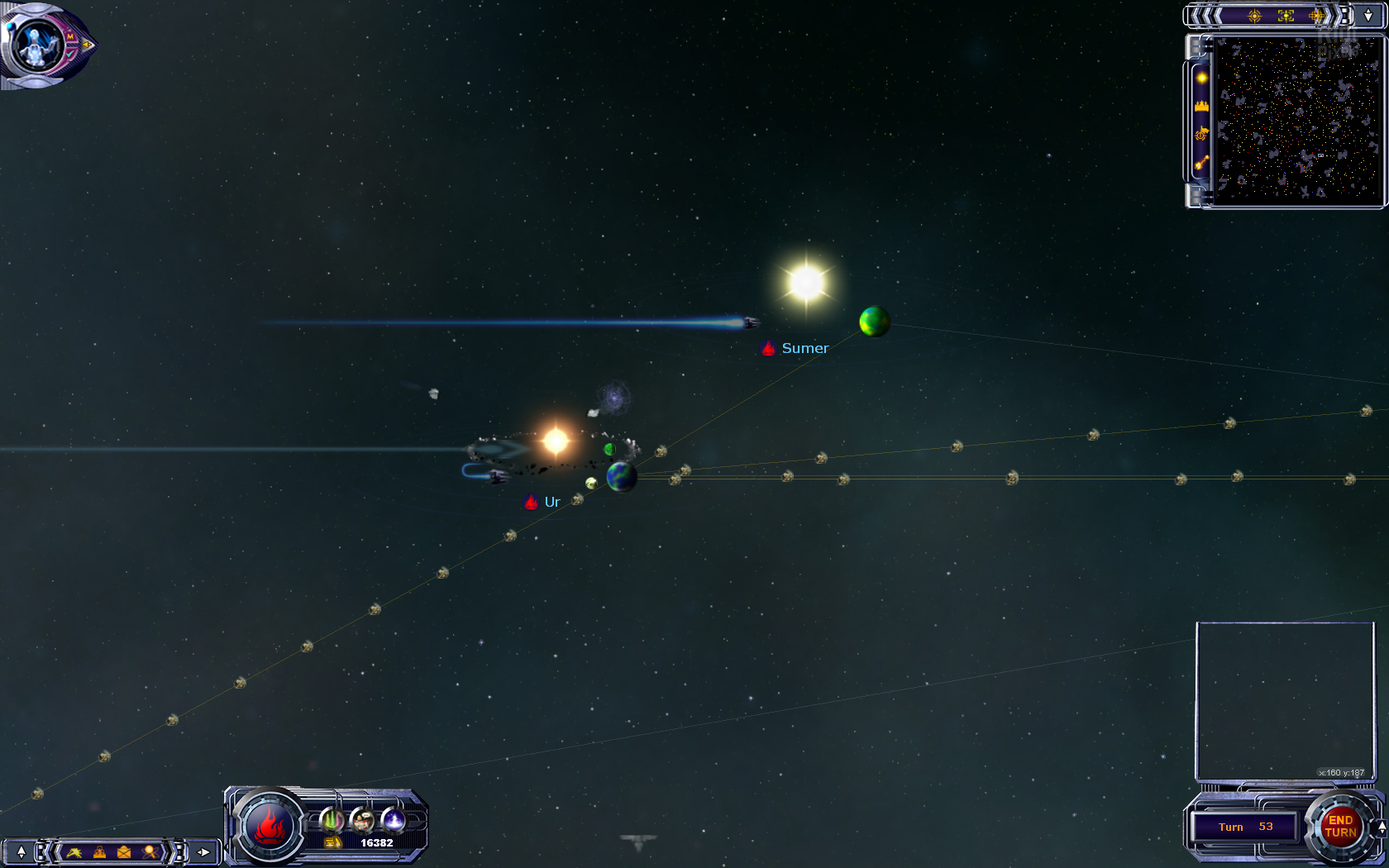
Task: Open the green crystal towers icon
Action: [x=332, y=819]
